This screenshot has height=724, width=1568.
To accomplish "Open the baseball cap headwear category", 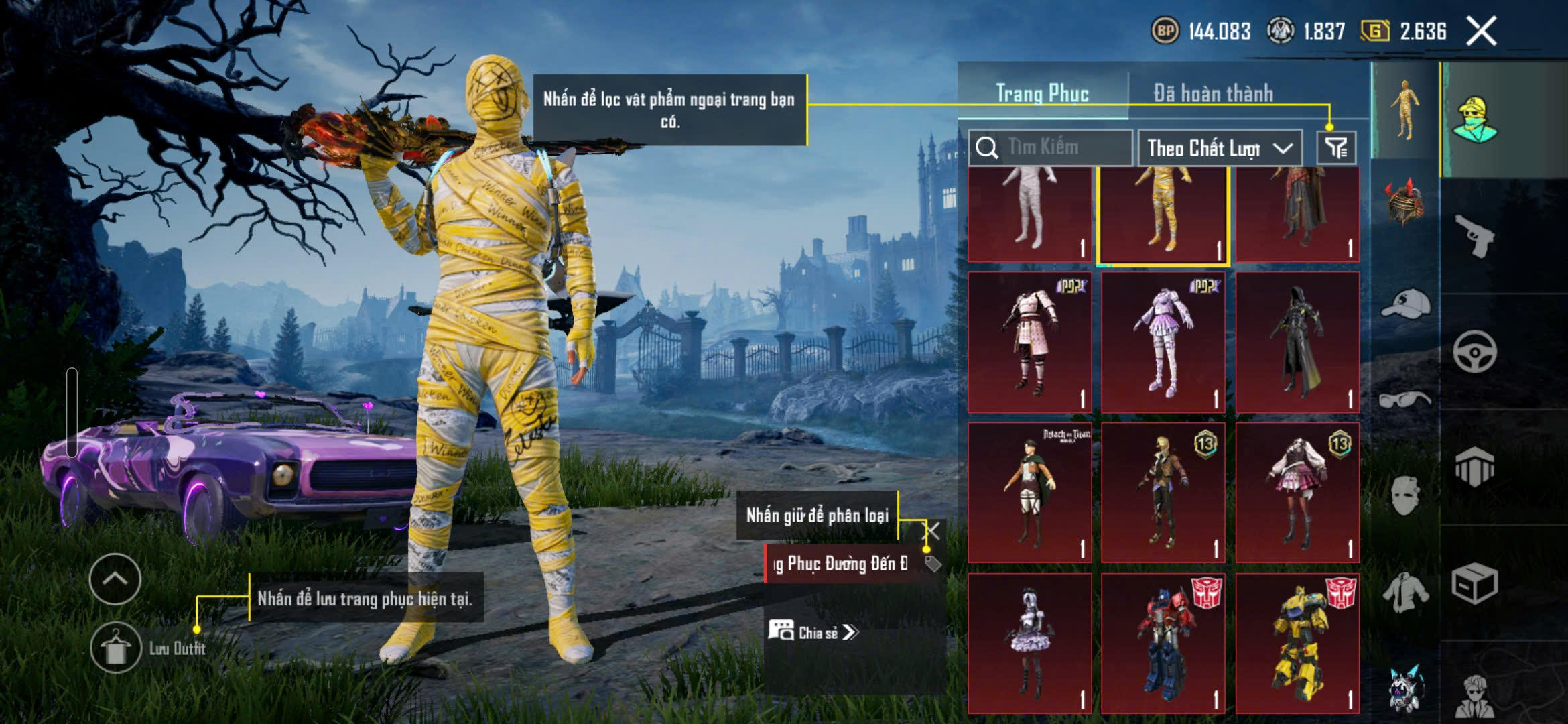I will coord(1405,305).
